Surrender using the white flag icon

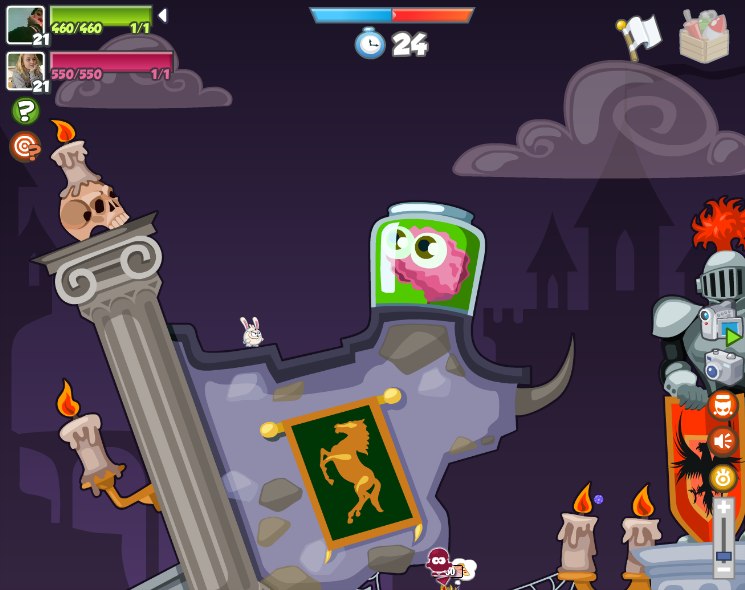(640, 36)
